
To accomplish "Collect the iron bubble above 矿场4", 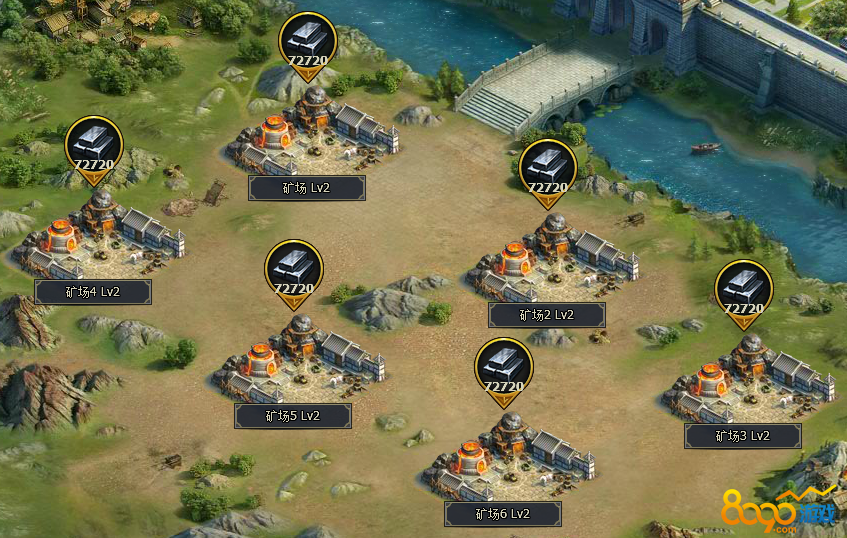I will 94,148.
